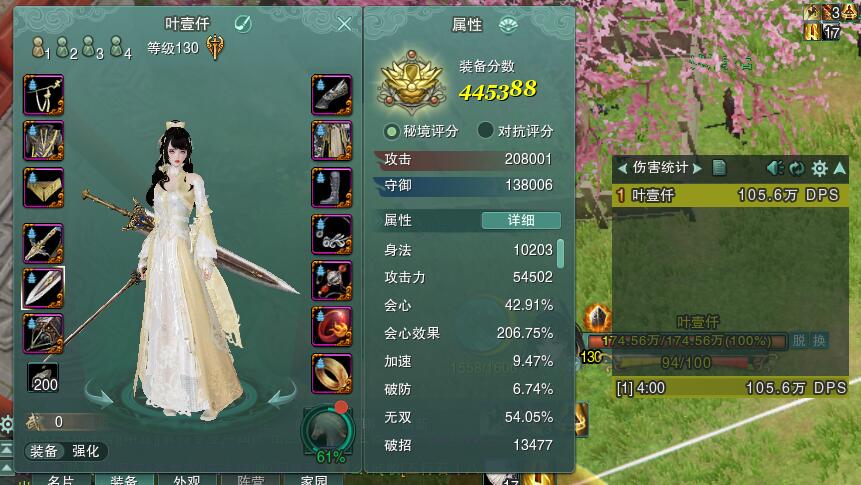Switch damage meter to previous statistic
861x485 pixels.
coord(622,168)
